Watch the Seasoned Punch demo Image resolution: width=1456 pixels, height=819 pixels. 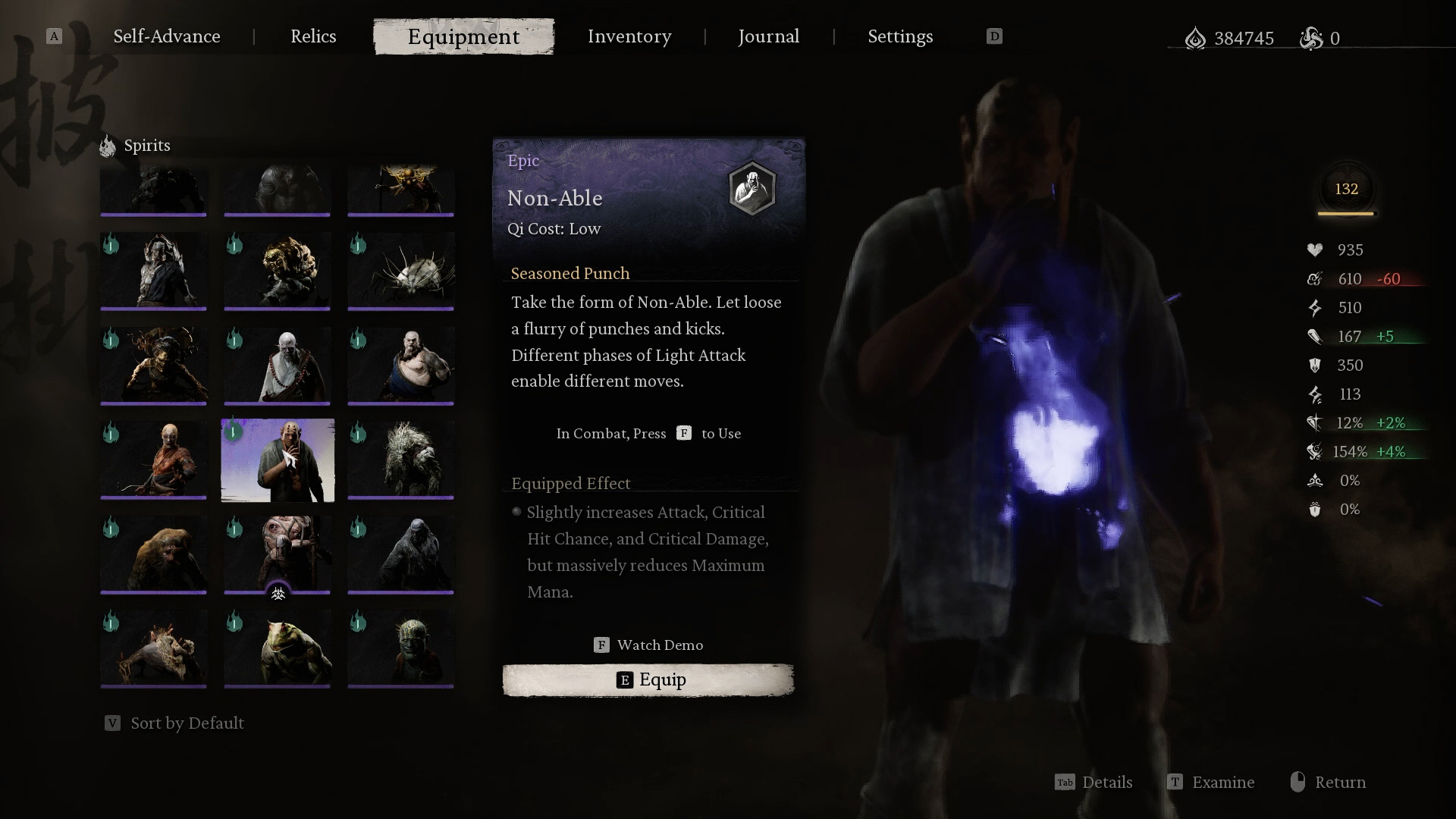pyautogui.click(x=648, y=645)
